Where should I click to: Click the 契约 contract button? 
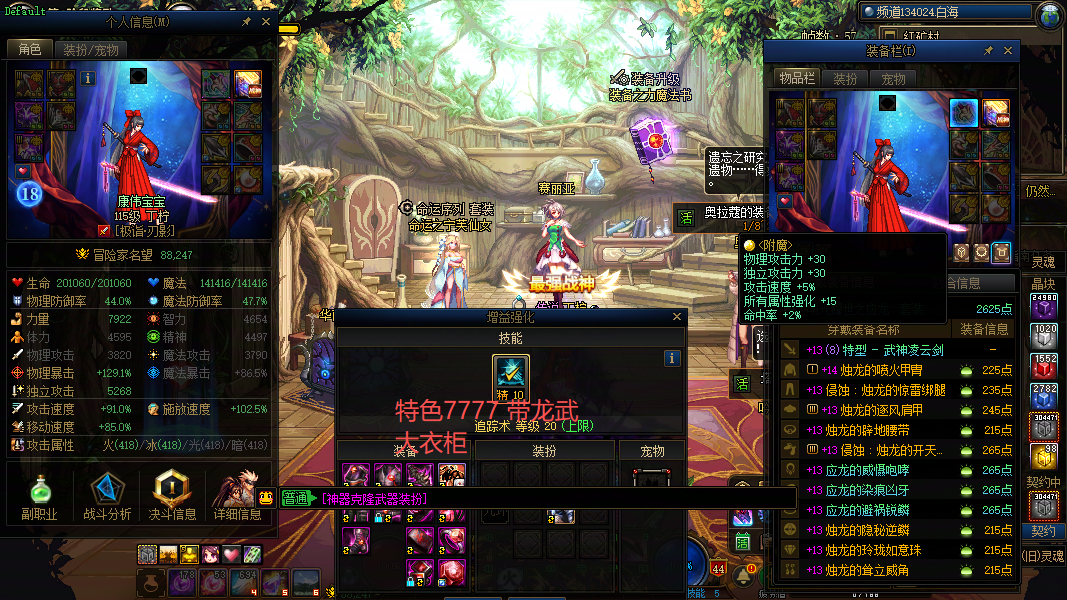point(1044,531)
